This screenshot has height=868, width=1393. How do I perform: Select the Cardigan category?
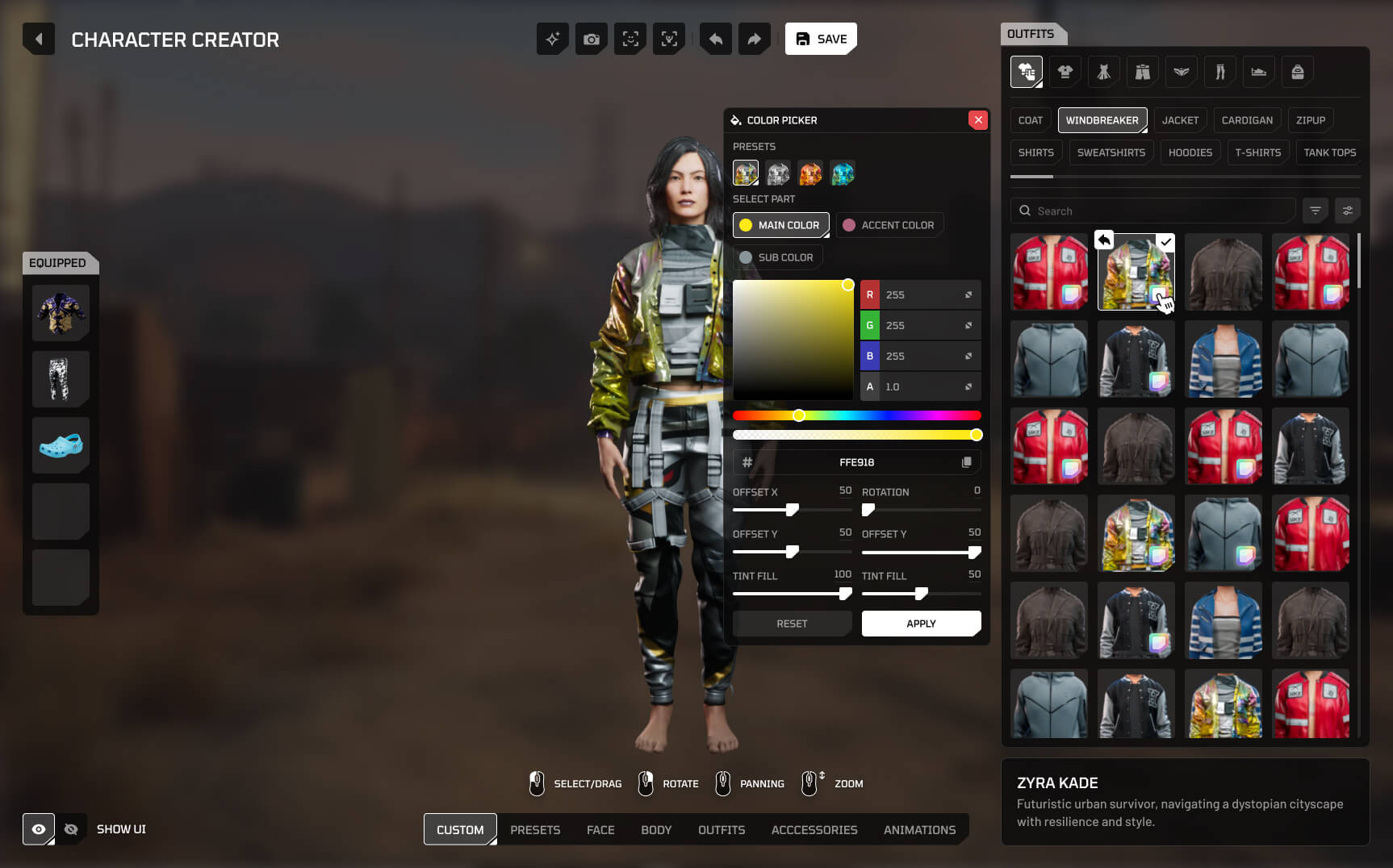tap(1247, 120)
